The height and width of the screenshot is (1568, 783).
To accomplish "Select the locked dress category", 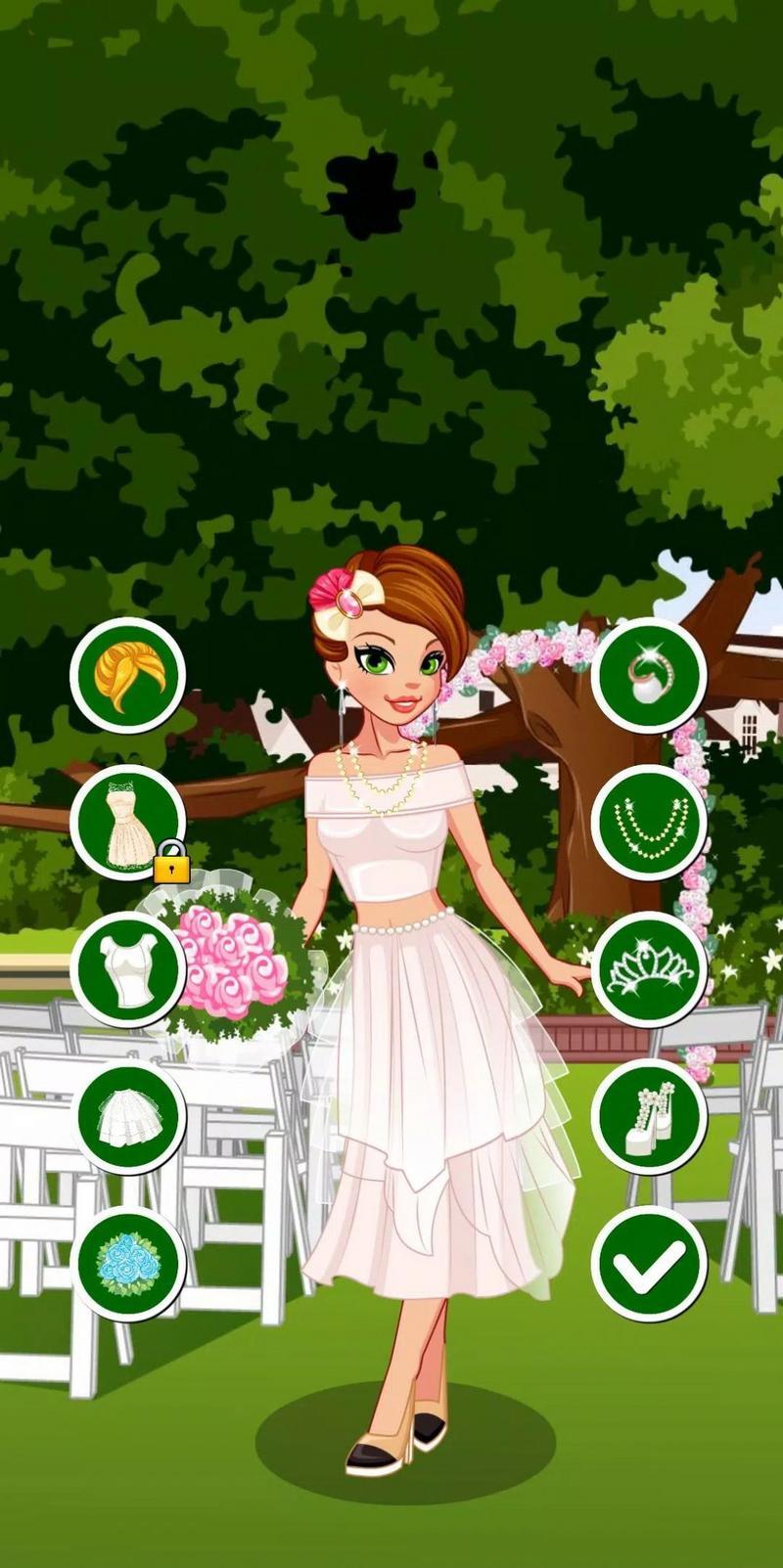I will pyautogui.click(x=127, y=822).
